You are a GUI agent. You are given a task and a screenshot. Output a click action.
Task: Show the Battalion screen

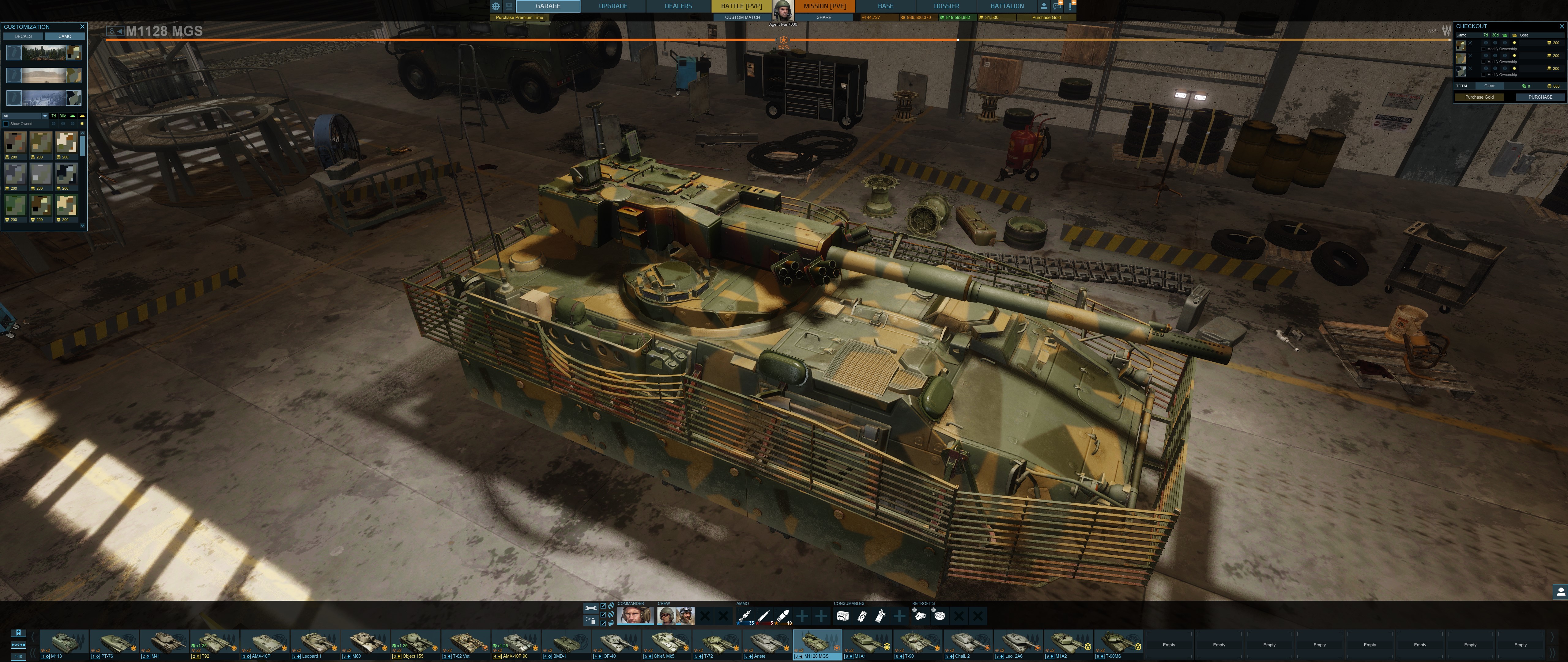pos(1007,6)
